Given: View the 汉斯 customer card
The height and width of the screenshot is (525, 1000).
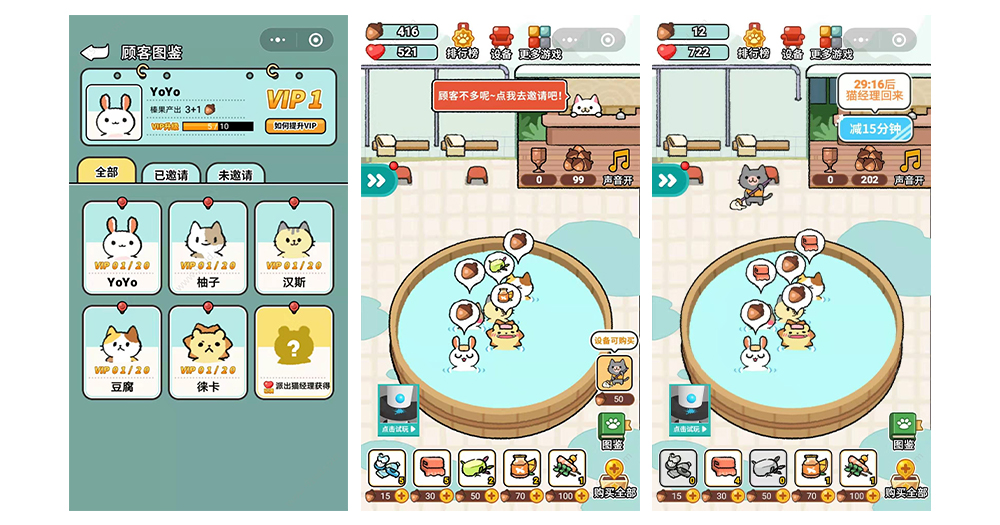Looking at the screenshot, I should (x=294, y=247).
